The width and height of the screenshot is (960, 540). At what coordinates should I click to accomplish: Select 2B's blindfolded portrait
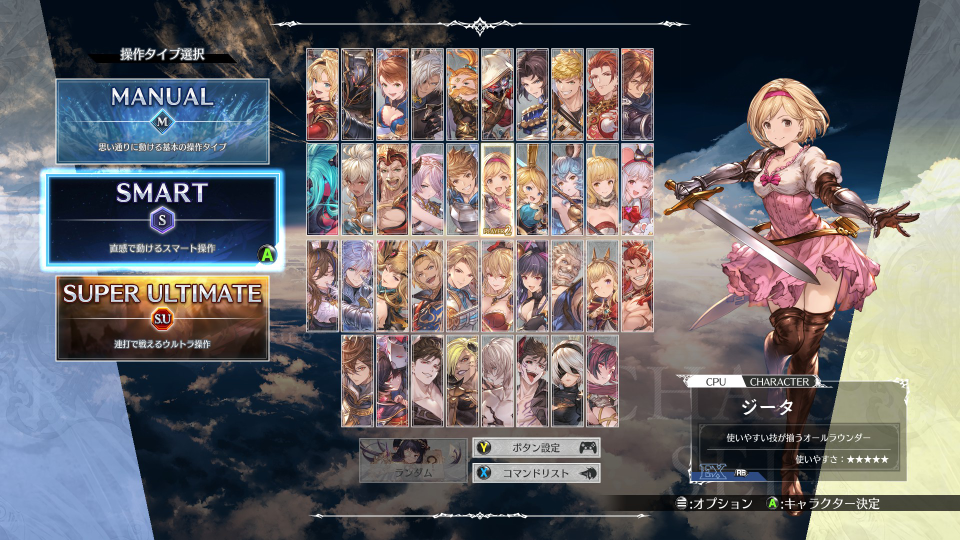(x=567, y=381)
